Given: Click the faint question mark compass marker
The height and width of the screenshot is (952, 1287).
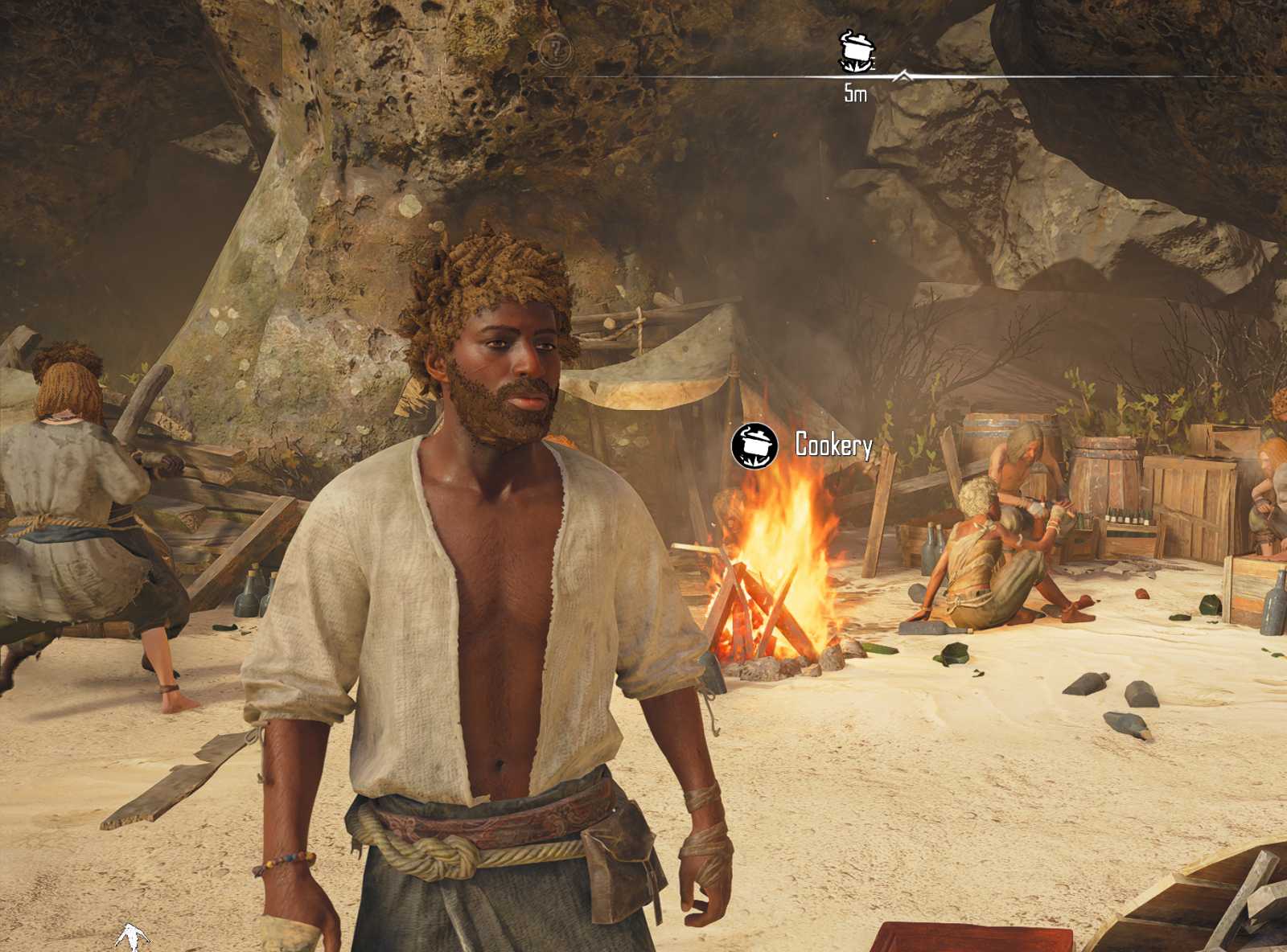Looking at the screenshot, I should click(554, 50).
